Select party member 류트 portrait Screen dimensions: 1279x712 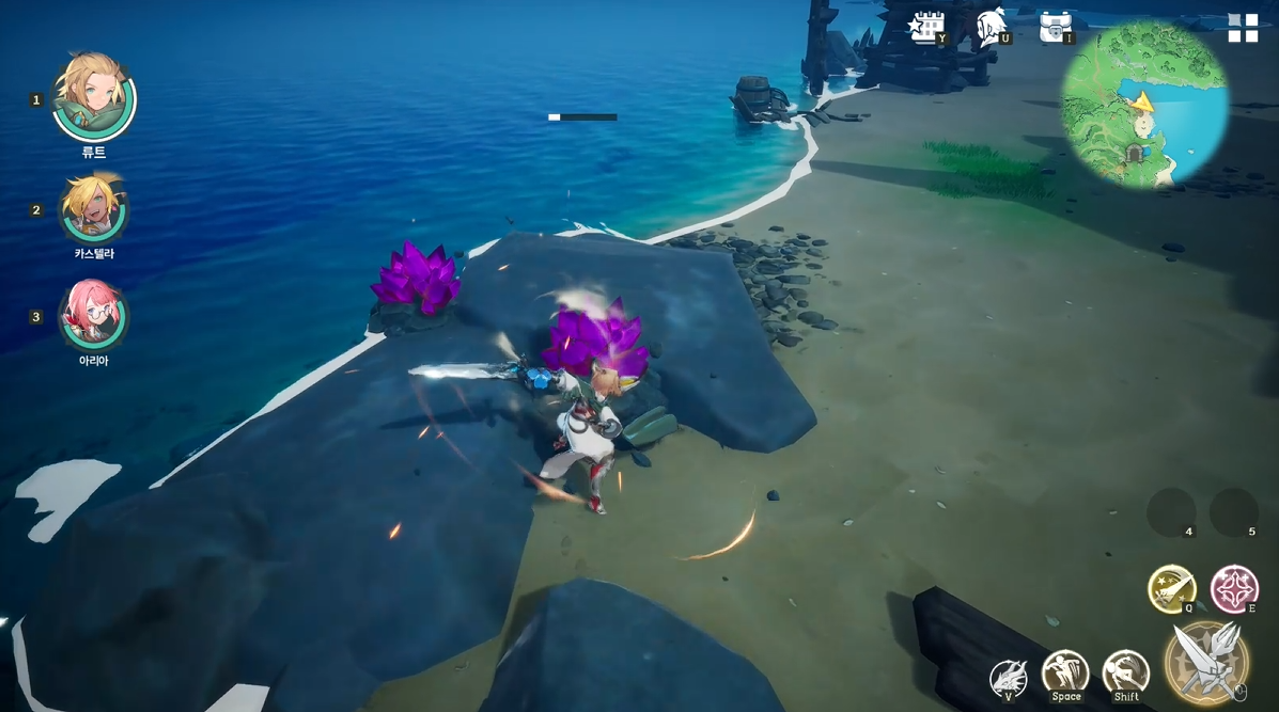click(x=94, y=98)
